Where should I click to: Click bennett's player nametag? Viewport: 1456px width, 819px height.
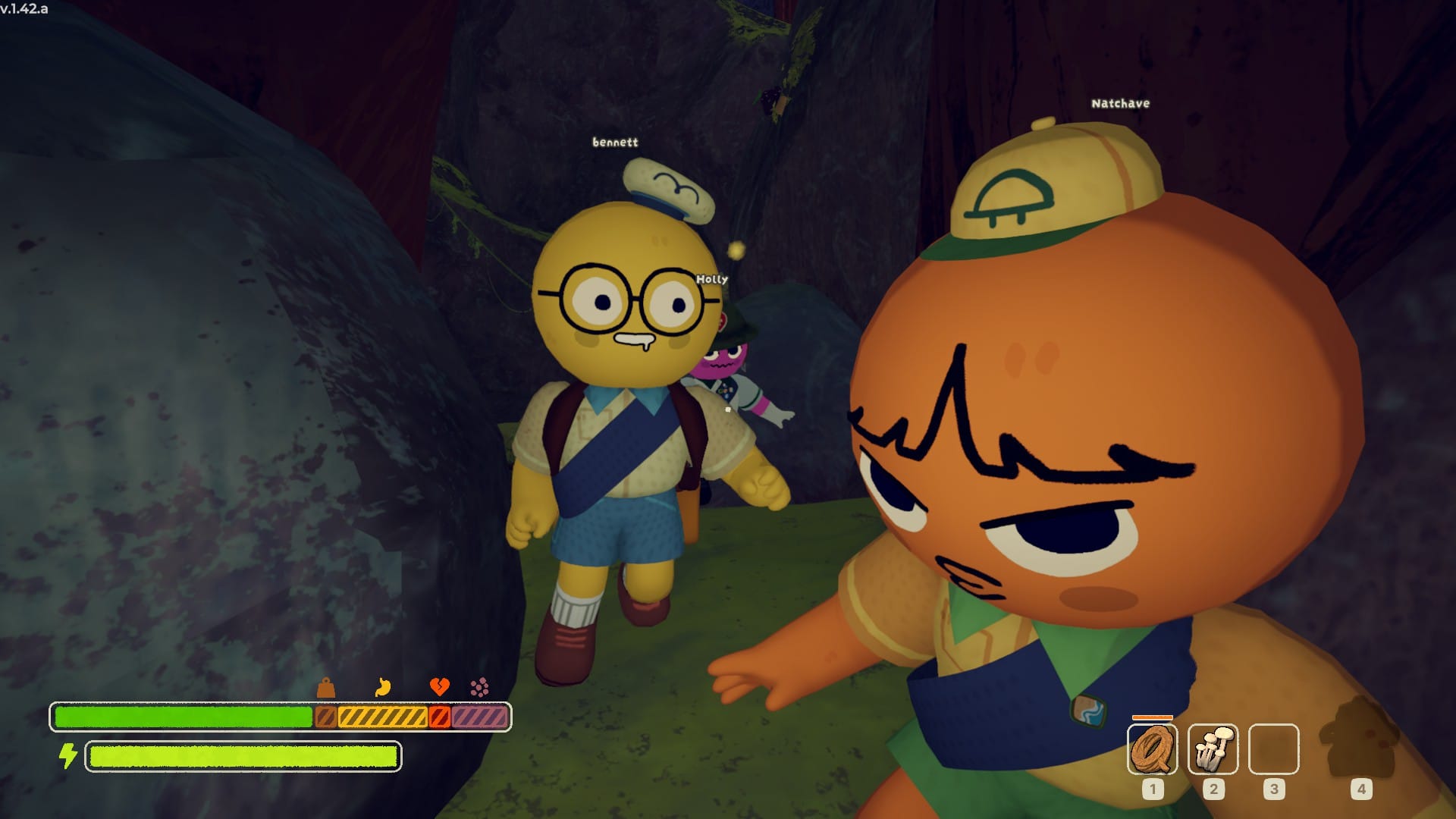click(x=616, y=141)
